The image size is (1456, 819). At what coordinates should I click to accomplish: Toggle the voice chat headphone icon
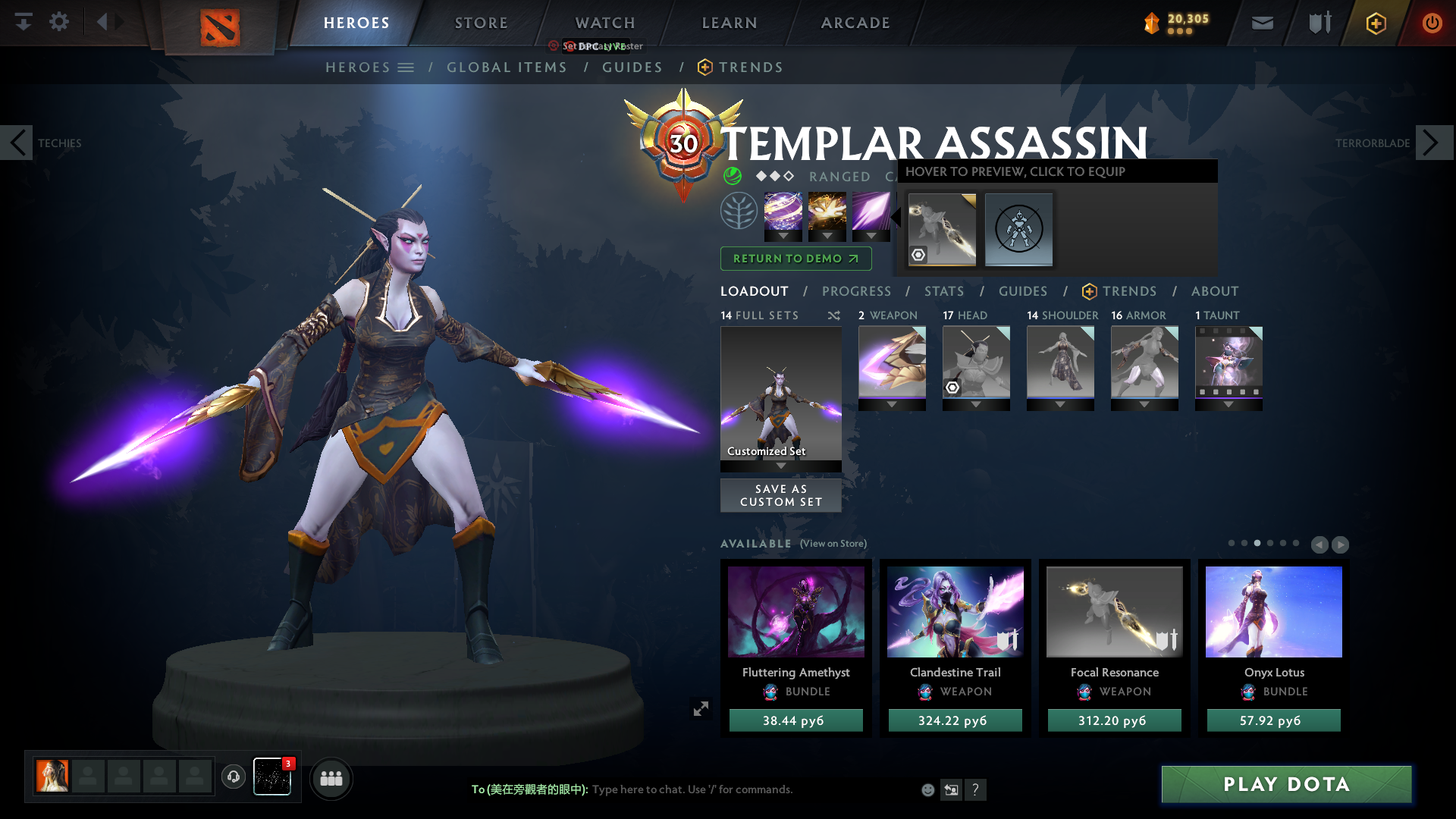(234, 777)
